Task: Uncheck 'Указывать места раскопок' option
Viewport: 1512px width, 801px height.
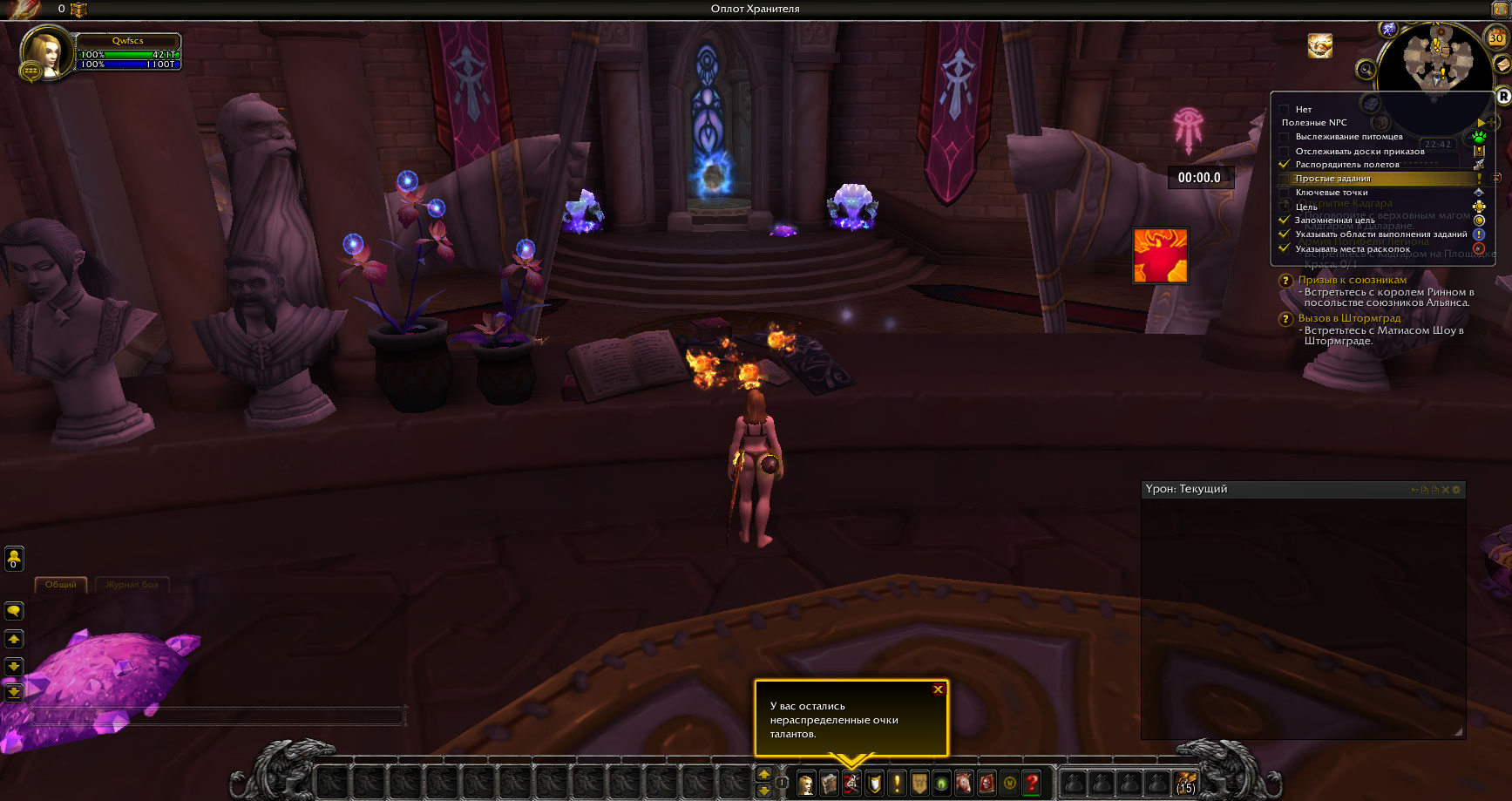Action: [1285, 248]
